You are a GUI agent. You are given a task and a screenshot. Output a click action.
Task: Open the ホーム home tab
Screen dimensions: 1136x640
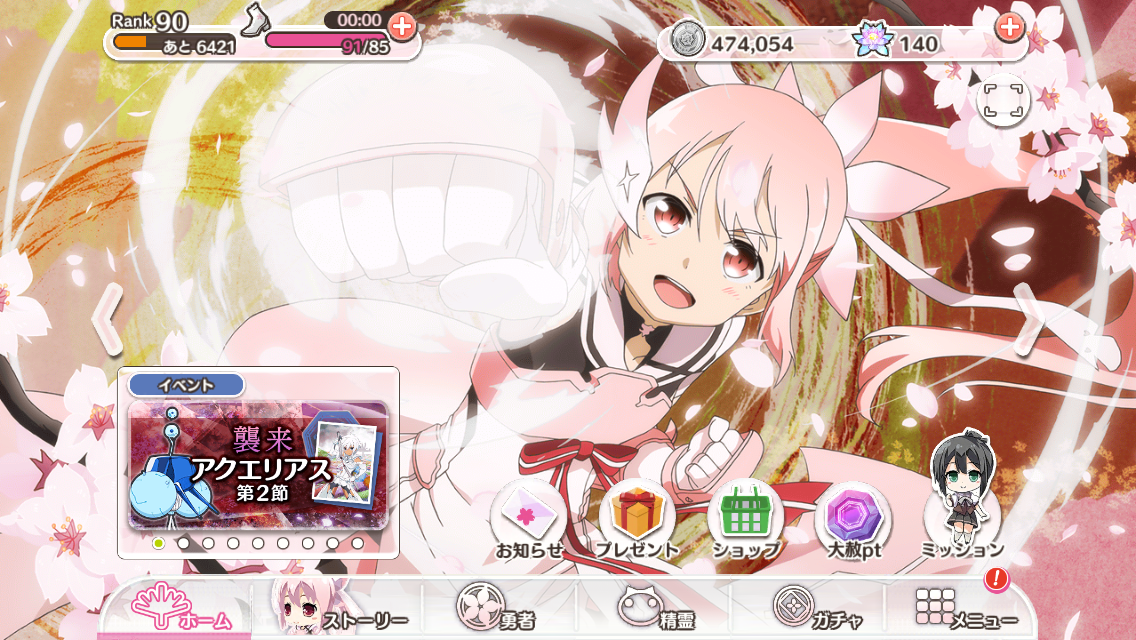pyautogui.click(x=180, y=608)
